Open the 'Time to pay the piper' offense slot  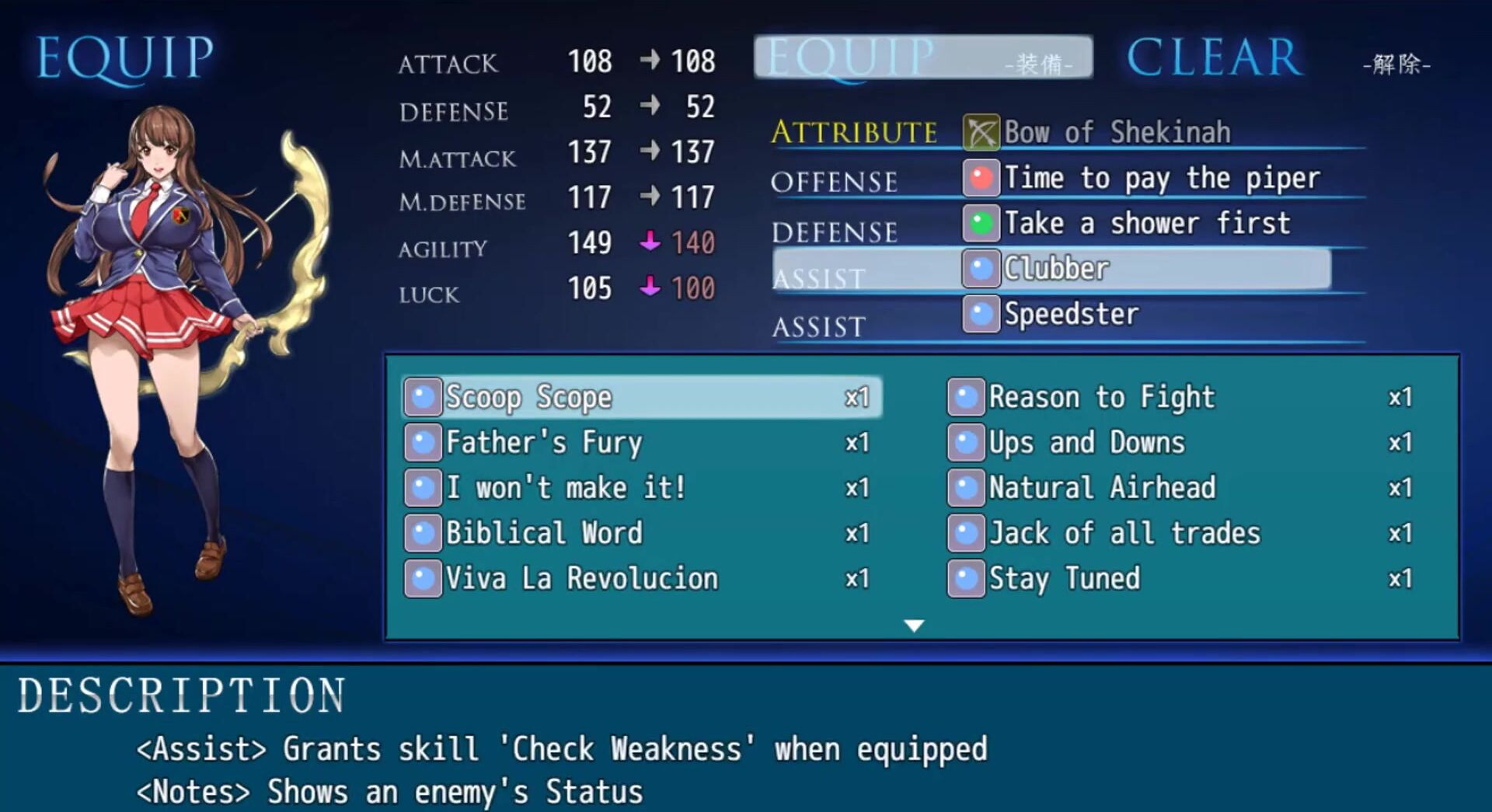[1161, 178]
